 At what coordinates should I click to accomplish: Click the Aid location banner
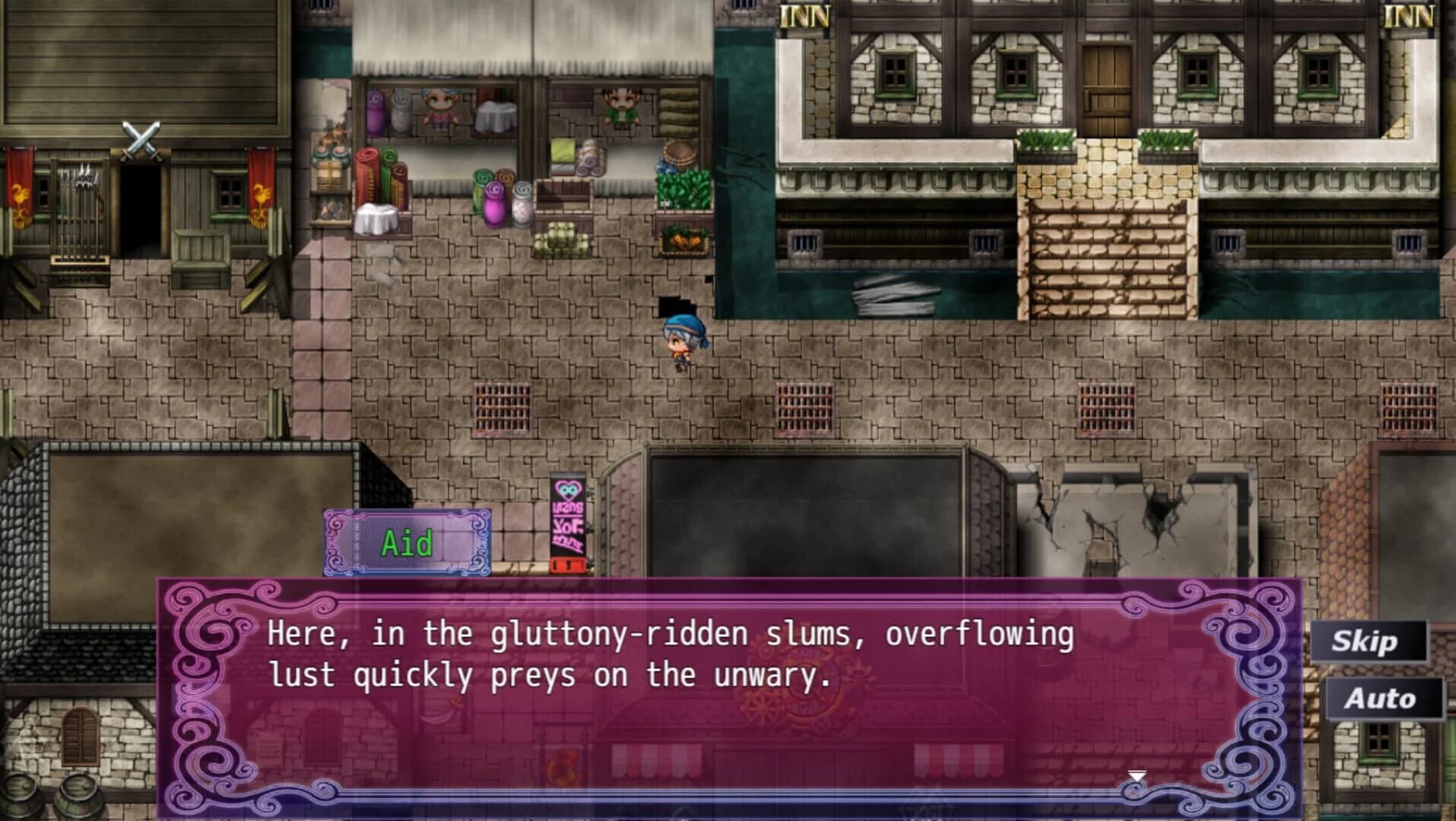[x=407, y=544]
